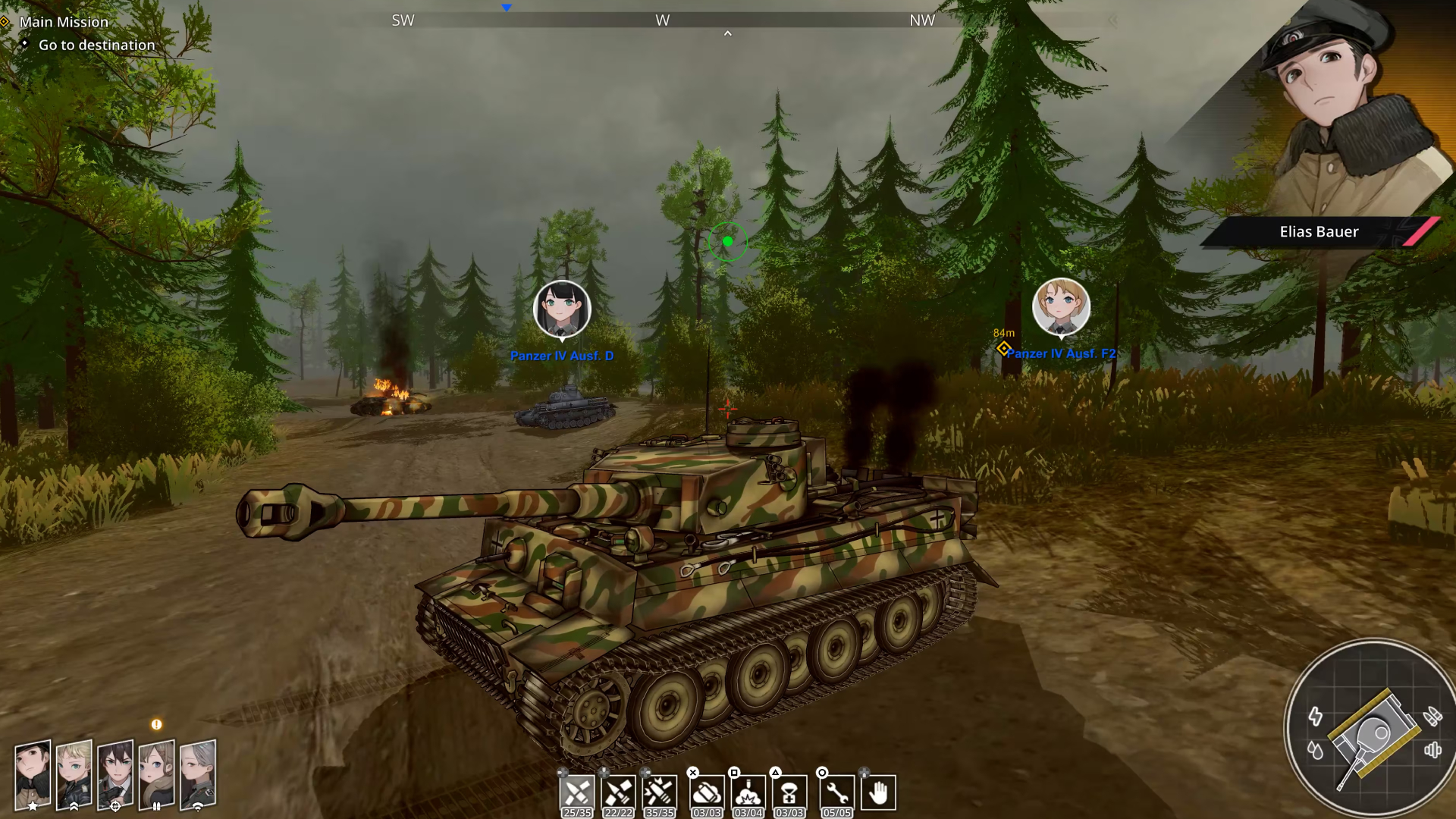Select the Panzer IV Ausf. F2 ally marker
This screenshot has height=819, width=1456.
1061,307
